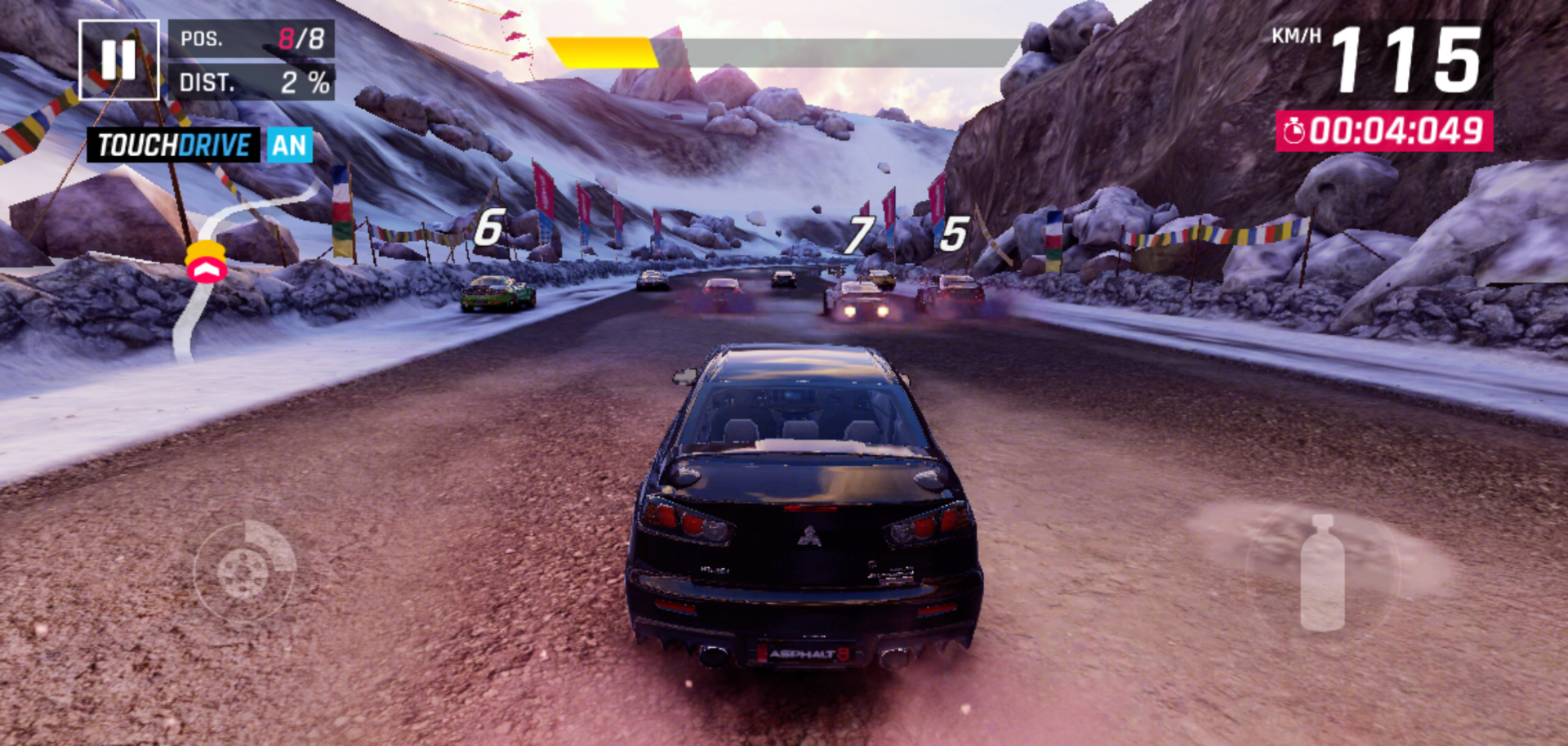Pause the race

point(119,60)
